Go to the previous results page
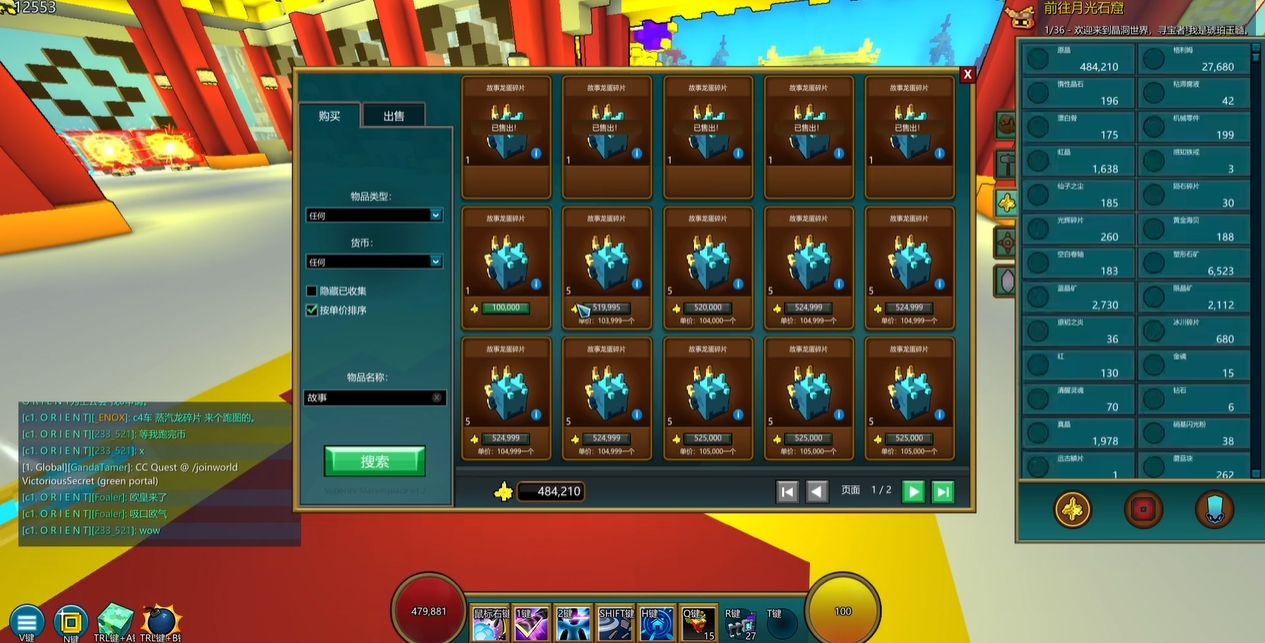 pos(817,491)
